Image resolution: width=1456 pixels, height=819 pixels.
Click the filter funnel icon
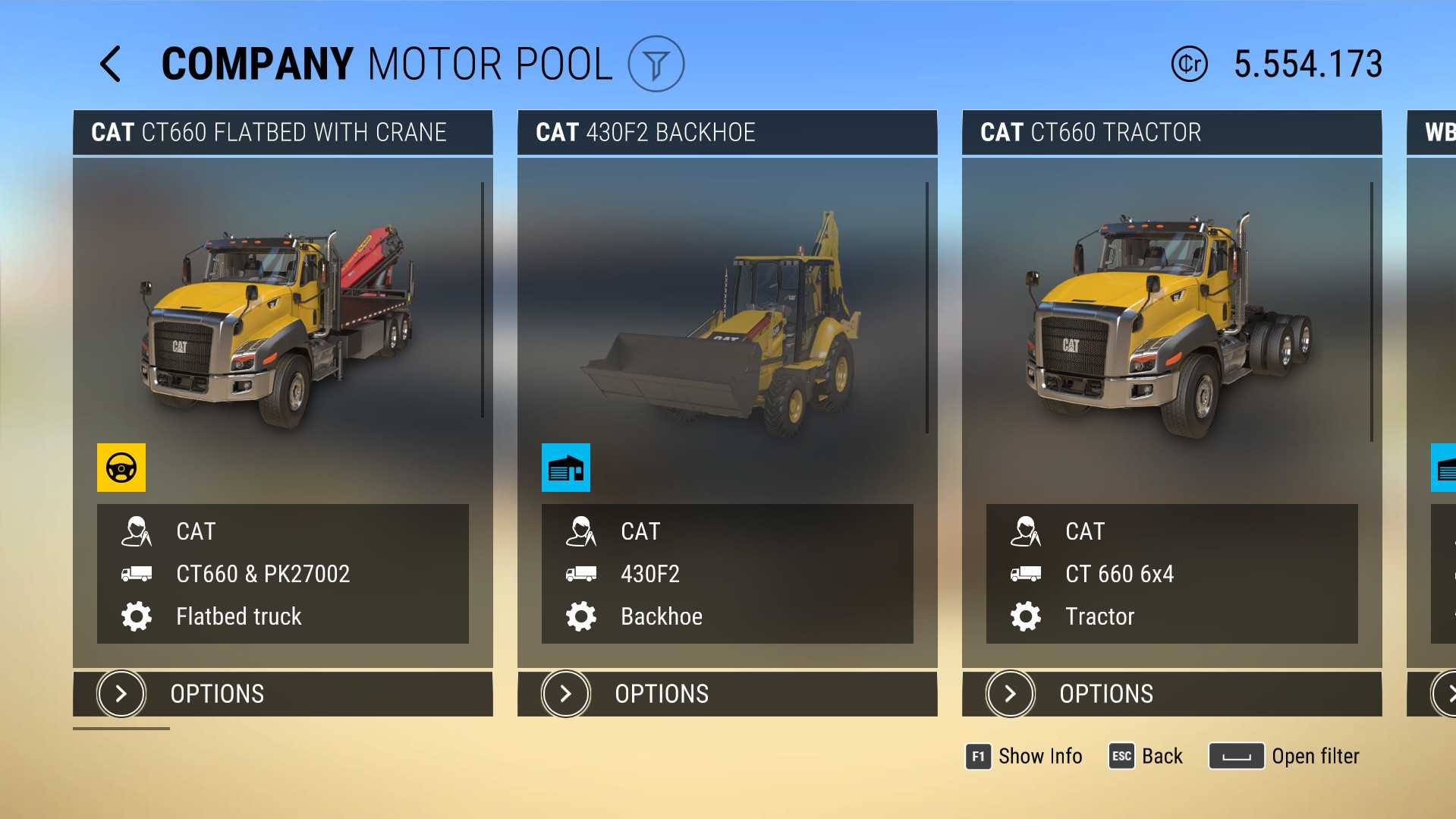(657, 65)
